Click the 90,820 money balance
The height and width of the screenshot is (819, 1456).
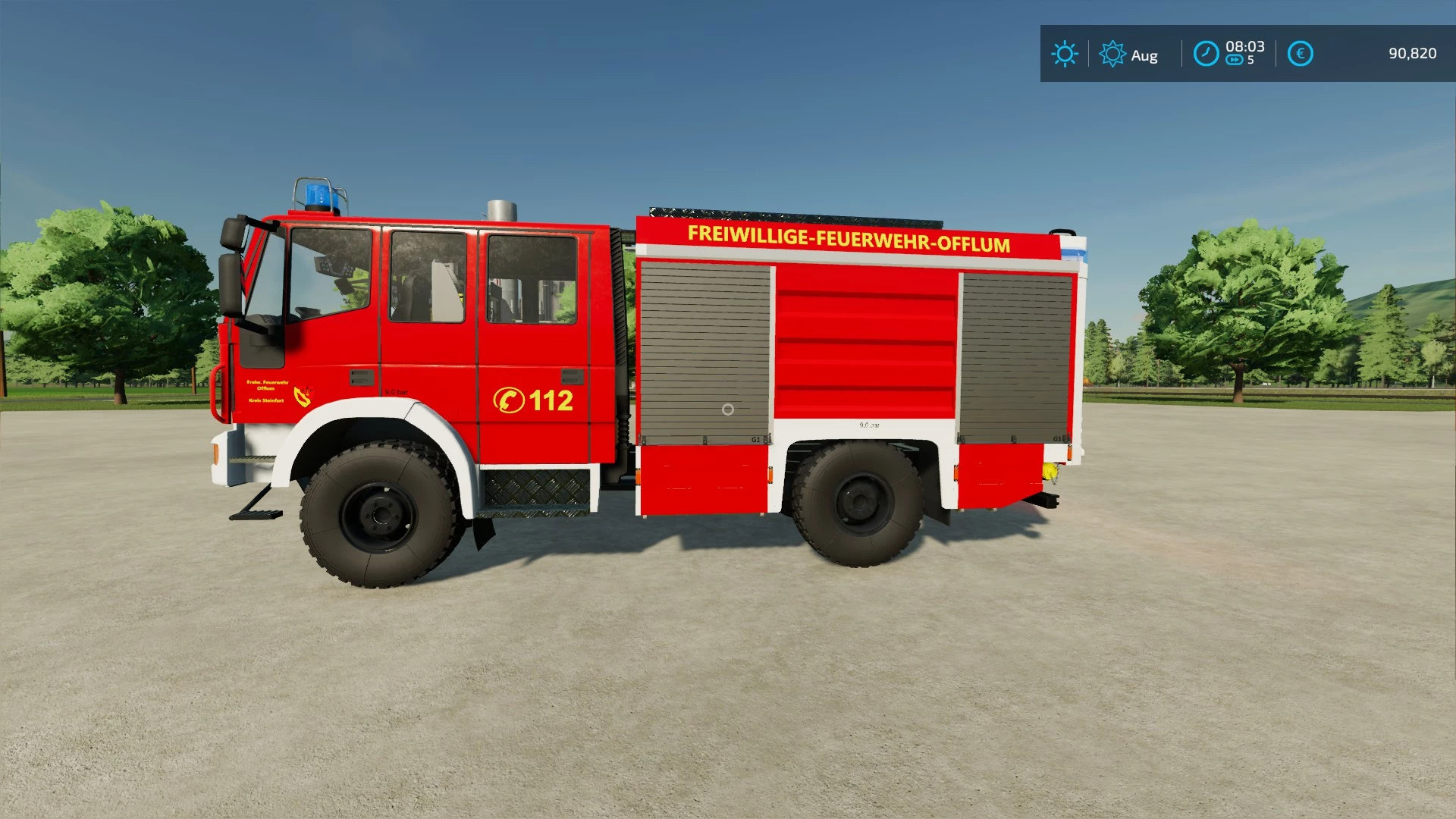[1415, 53]
